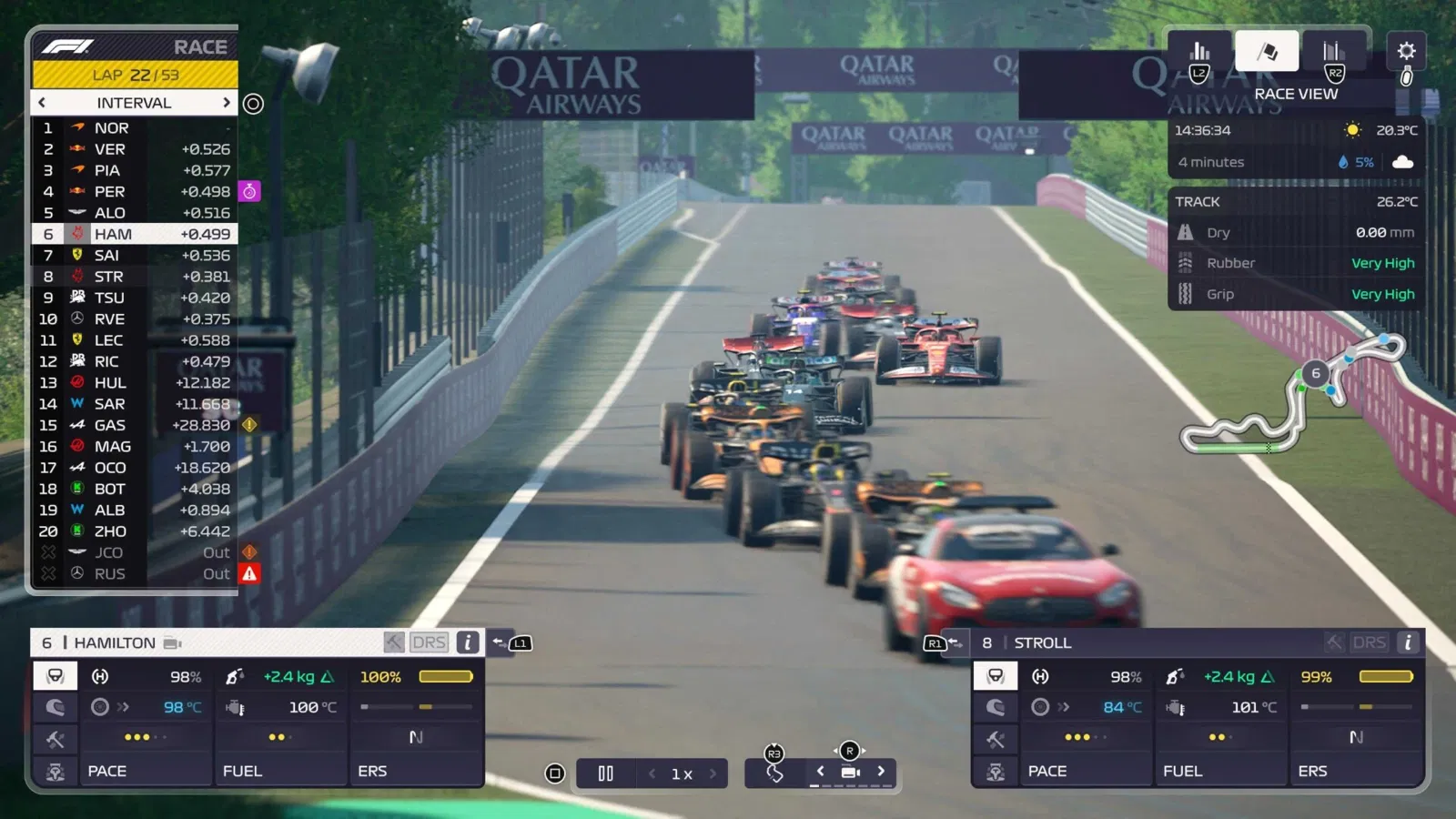Switch to next camera view
The height and width of the screenshot is (819, 1456).
[881, 772]
